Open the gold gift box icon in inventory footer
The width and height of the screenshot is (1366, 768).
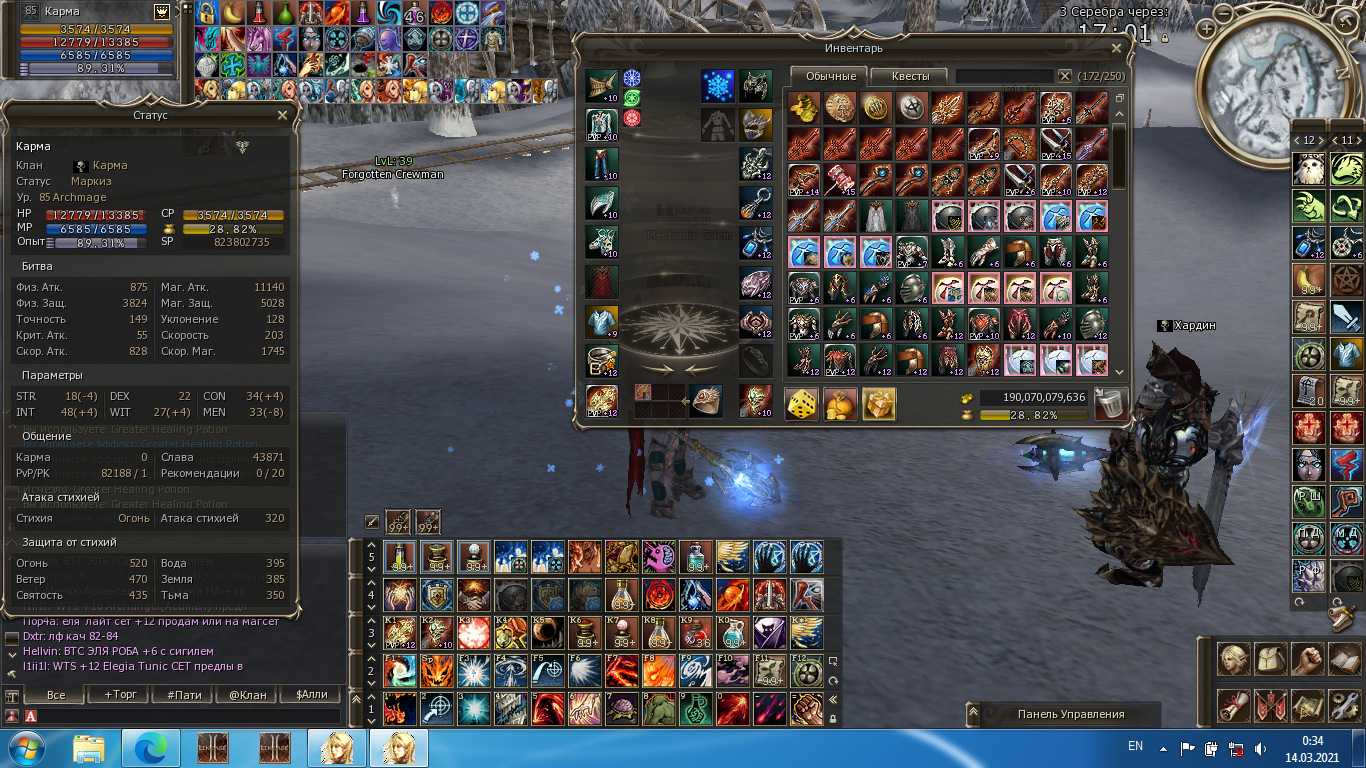[x=879, y=403]
